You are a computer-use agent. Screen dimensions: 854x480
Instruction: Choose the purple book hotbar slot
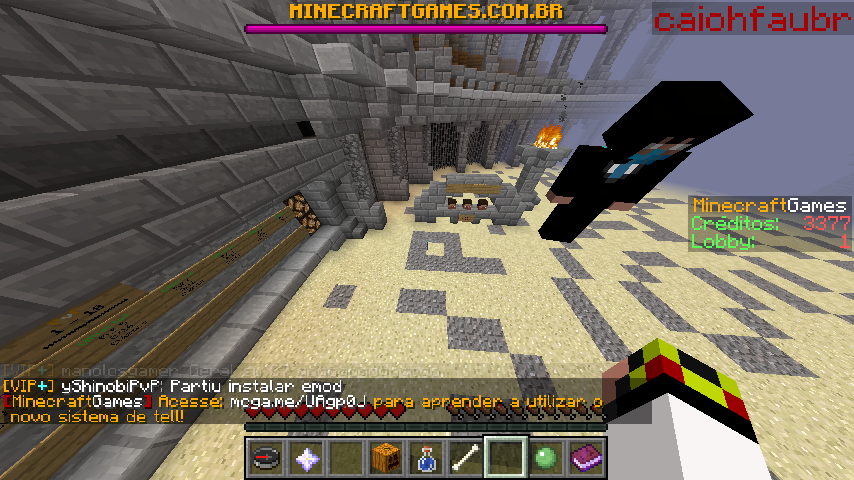click(x=585, y=458)
